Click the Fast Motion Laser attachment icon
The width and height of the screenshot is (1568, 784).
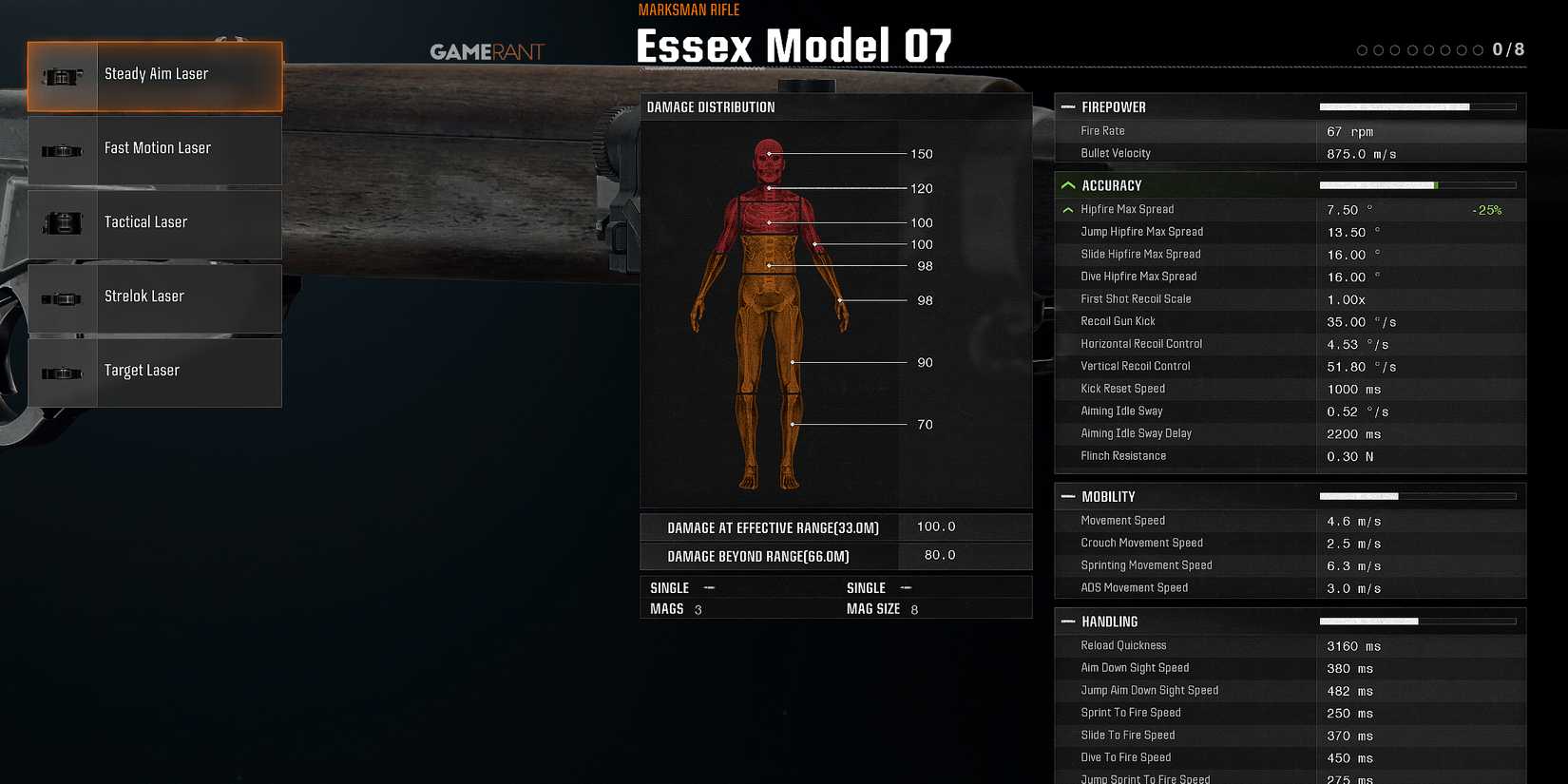click(x=63, y=150)
